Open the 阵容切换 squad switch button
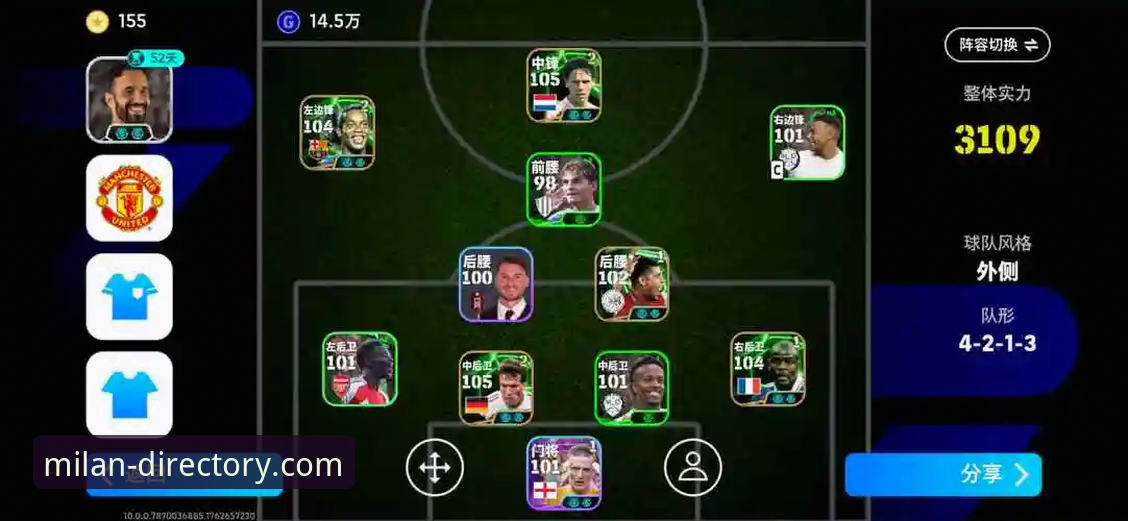The image size is (1128, 521). click(997, 44)
